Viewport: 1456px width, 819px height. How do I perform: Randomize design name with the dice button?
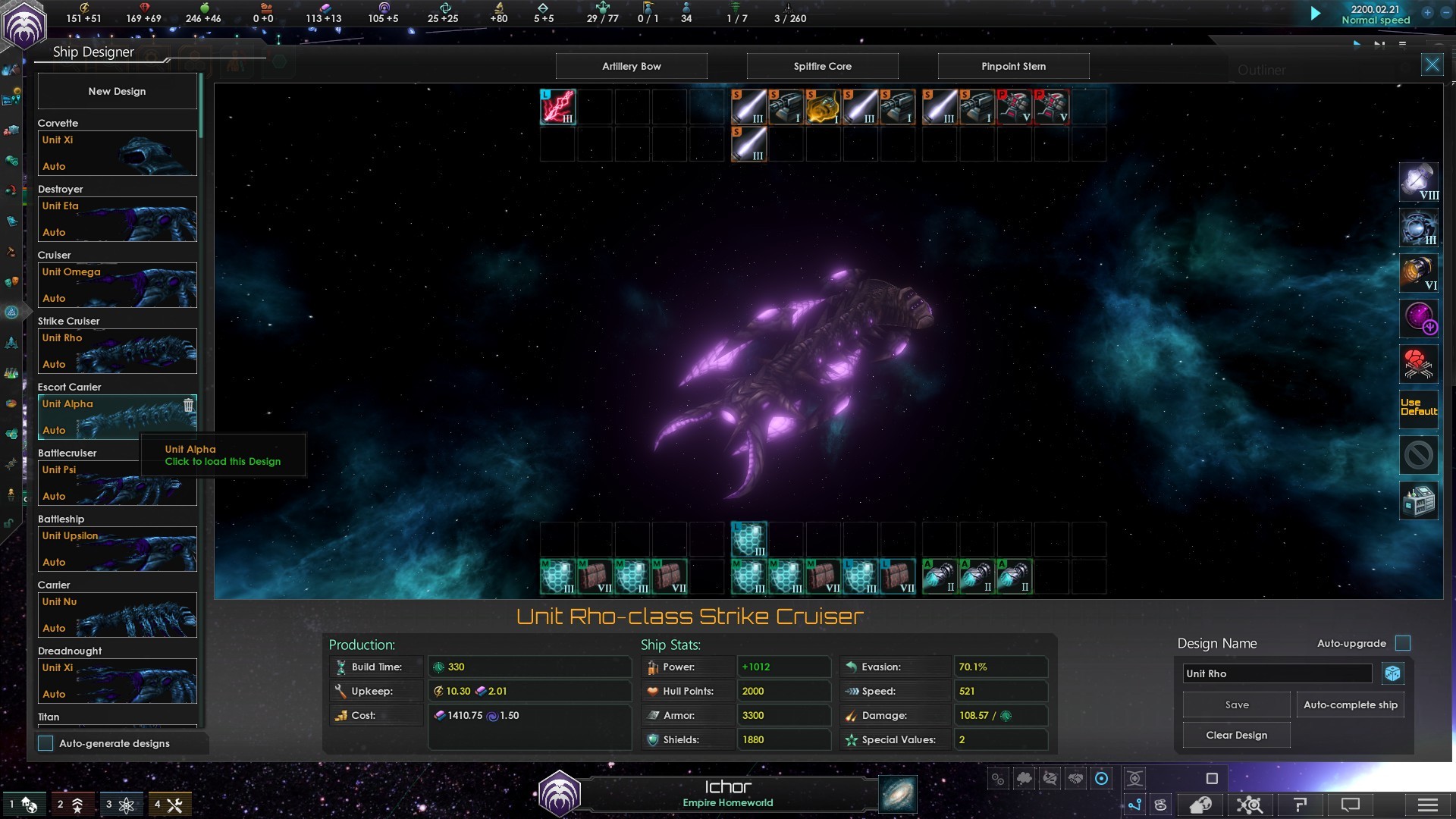[x=1392, y=673]
